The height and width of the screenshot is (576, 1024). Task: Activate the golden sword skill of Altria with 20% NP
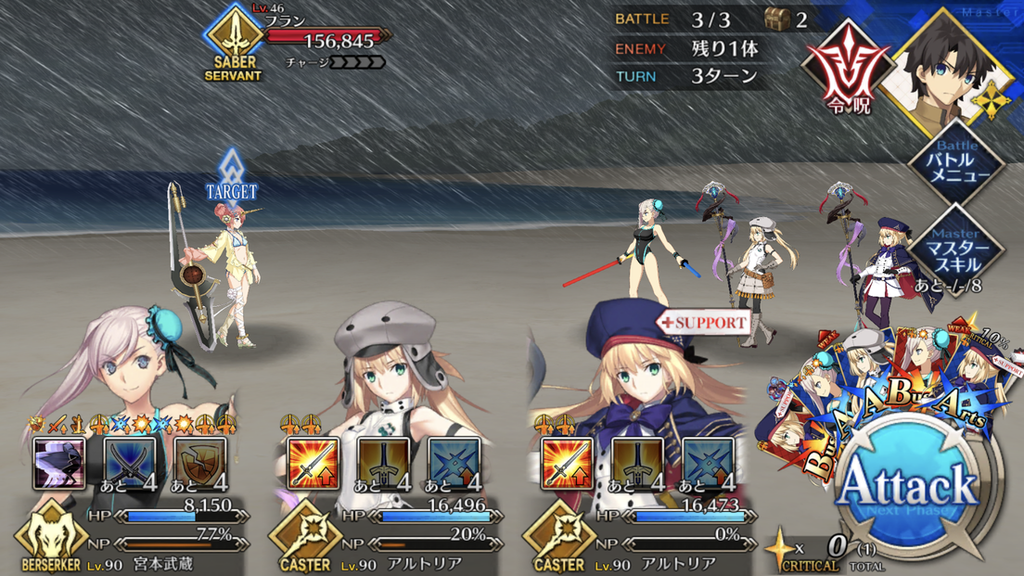383,462
